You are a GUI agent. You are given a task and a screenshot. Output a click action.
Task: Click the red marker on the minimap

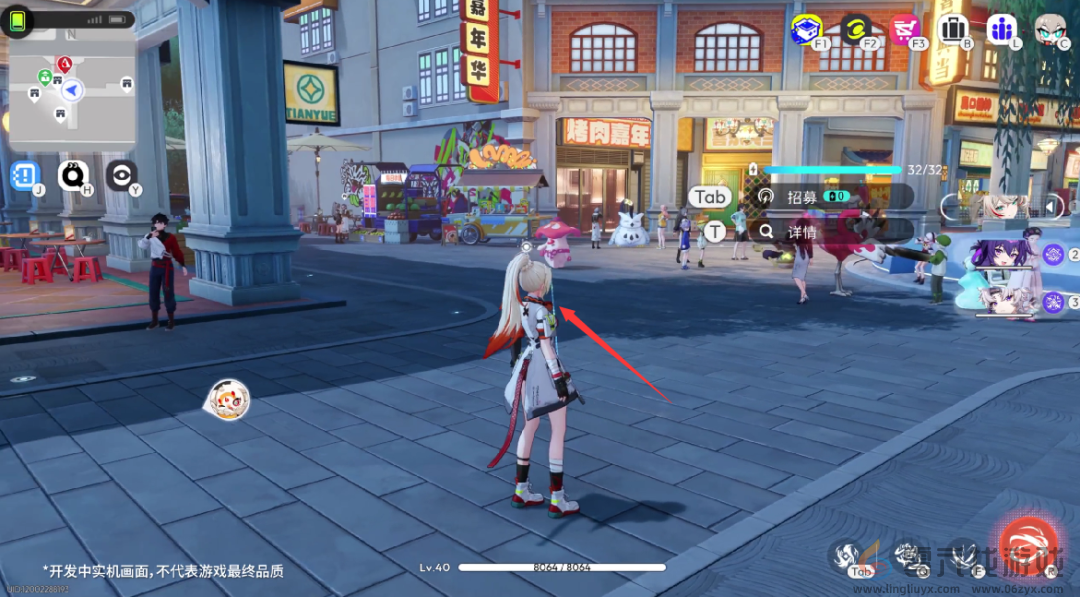tap(64, 64)
